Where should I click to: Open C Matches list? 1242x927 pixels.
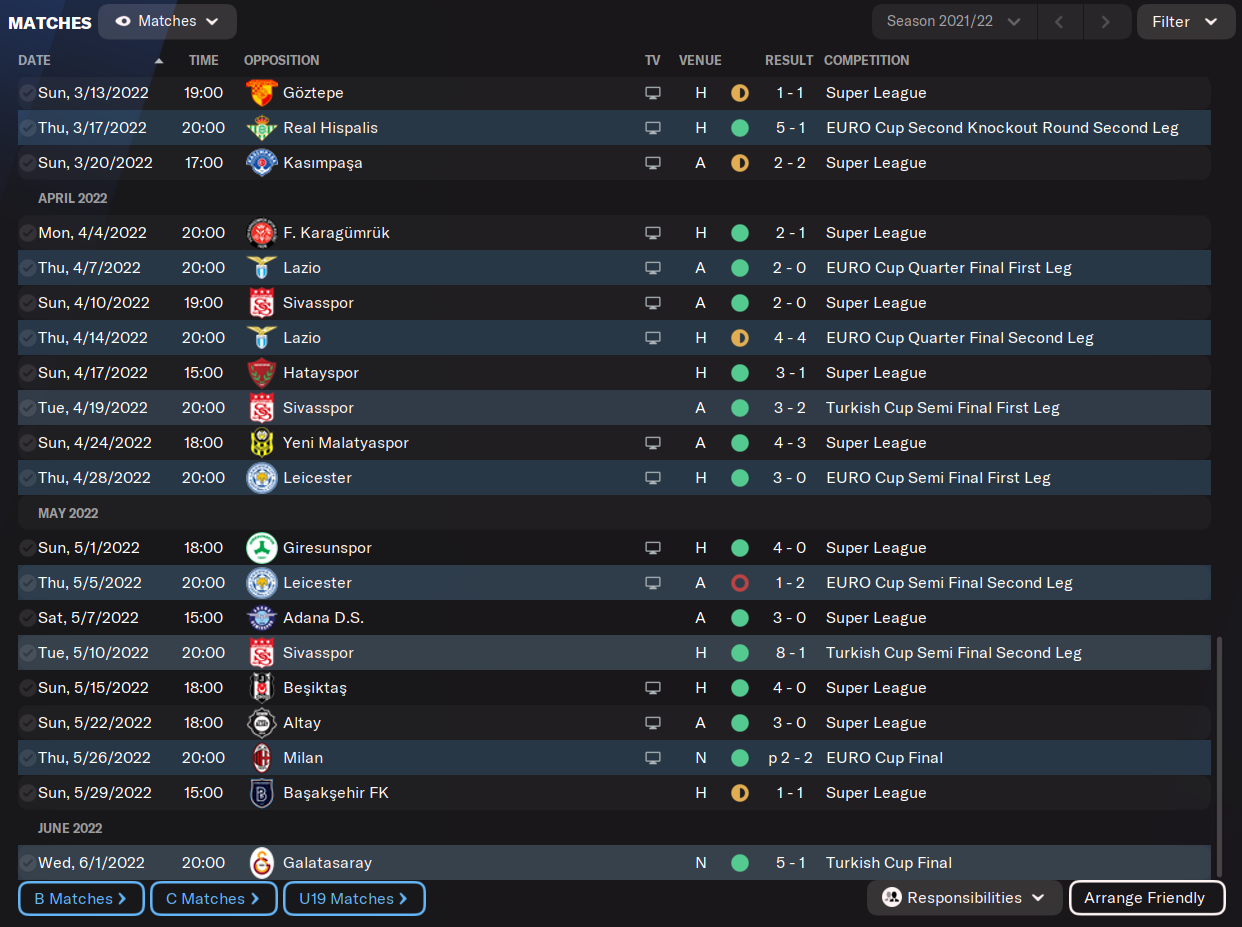(213, 898)
